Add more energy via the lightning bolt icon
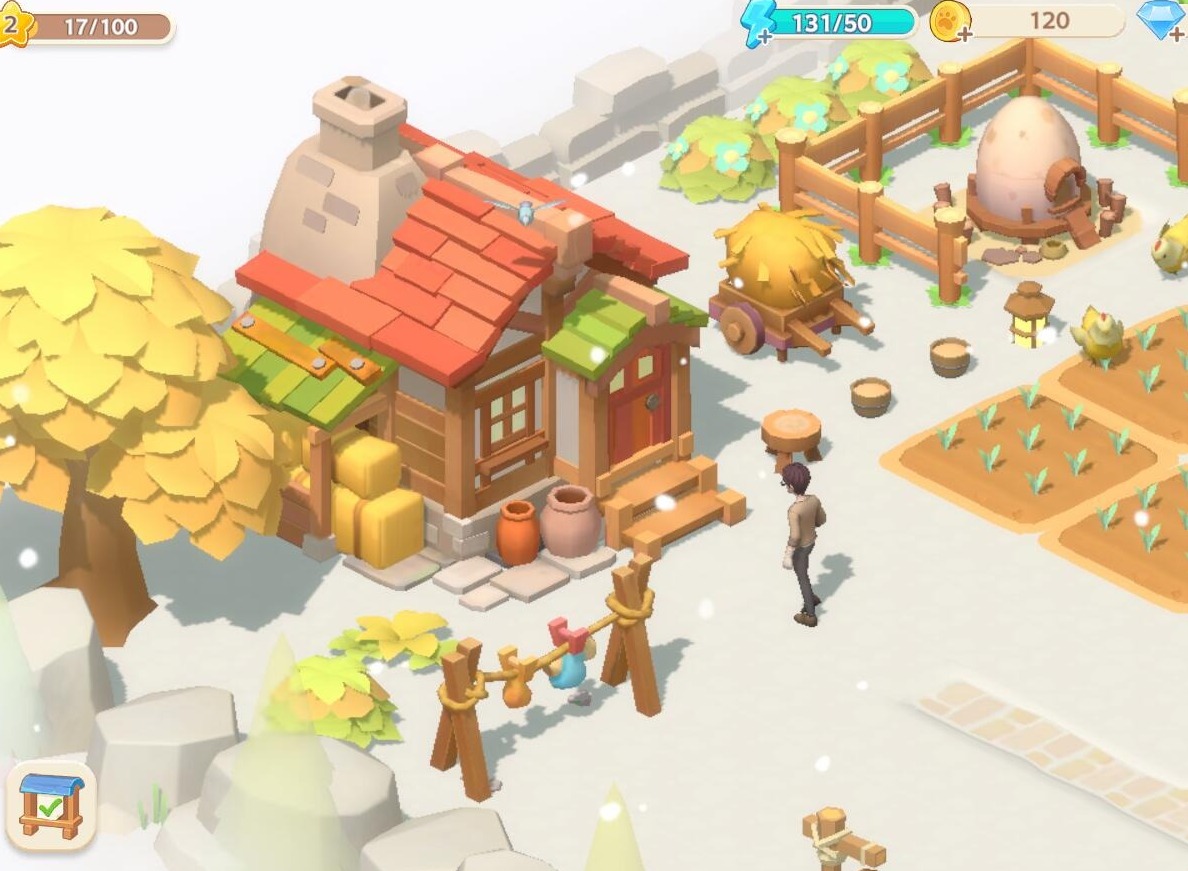 tap(759, 22)
